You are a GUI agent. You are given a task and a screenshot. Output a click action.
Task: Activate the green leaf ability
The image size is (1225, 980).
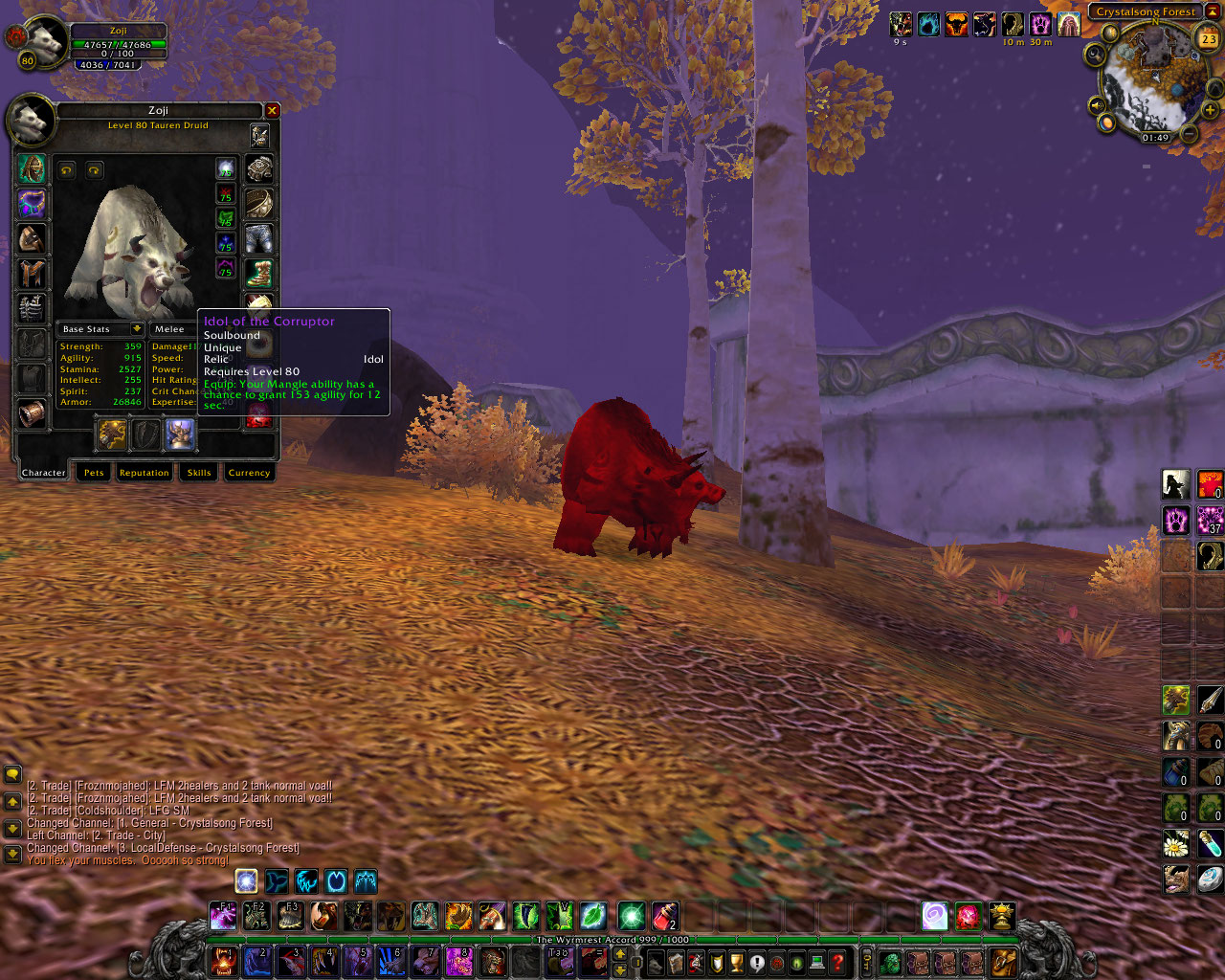[592, 917]
